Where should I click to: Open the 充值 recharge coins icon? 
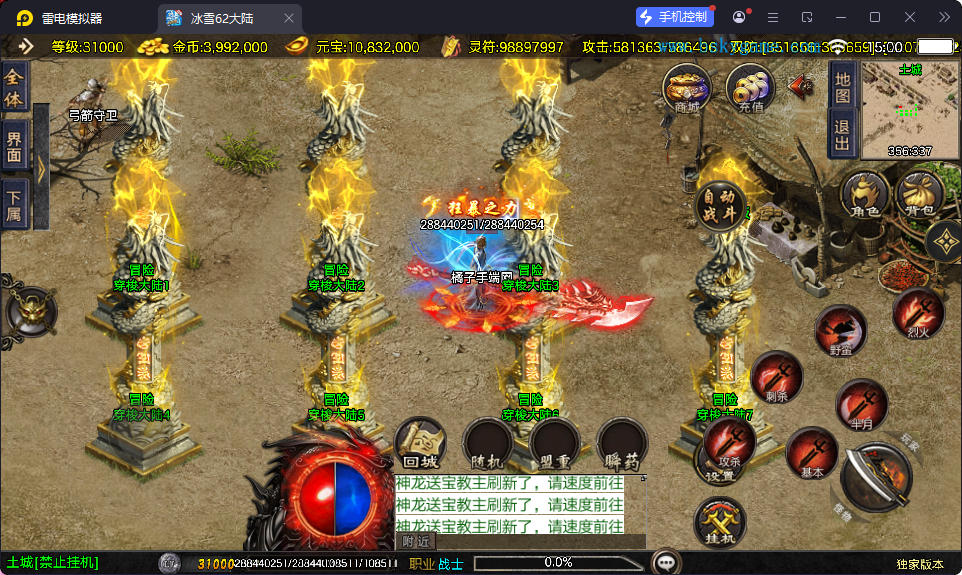[750, 88]
